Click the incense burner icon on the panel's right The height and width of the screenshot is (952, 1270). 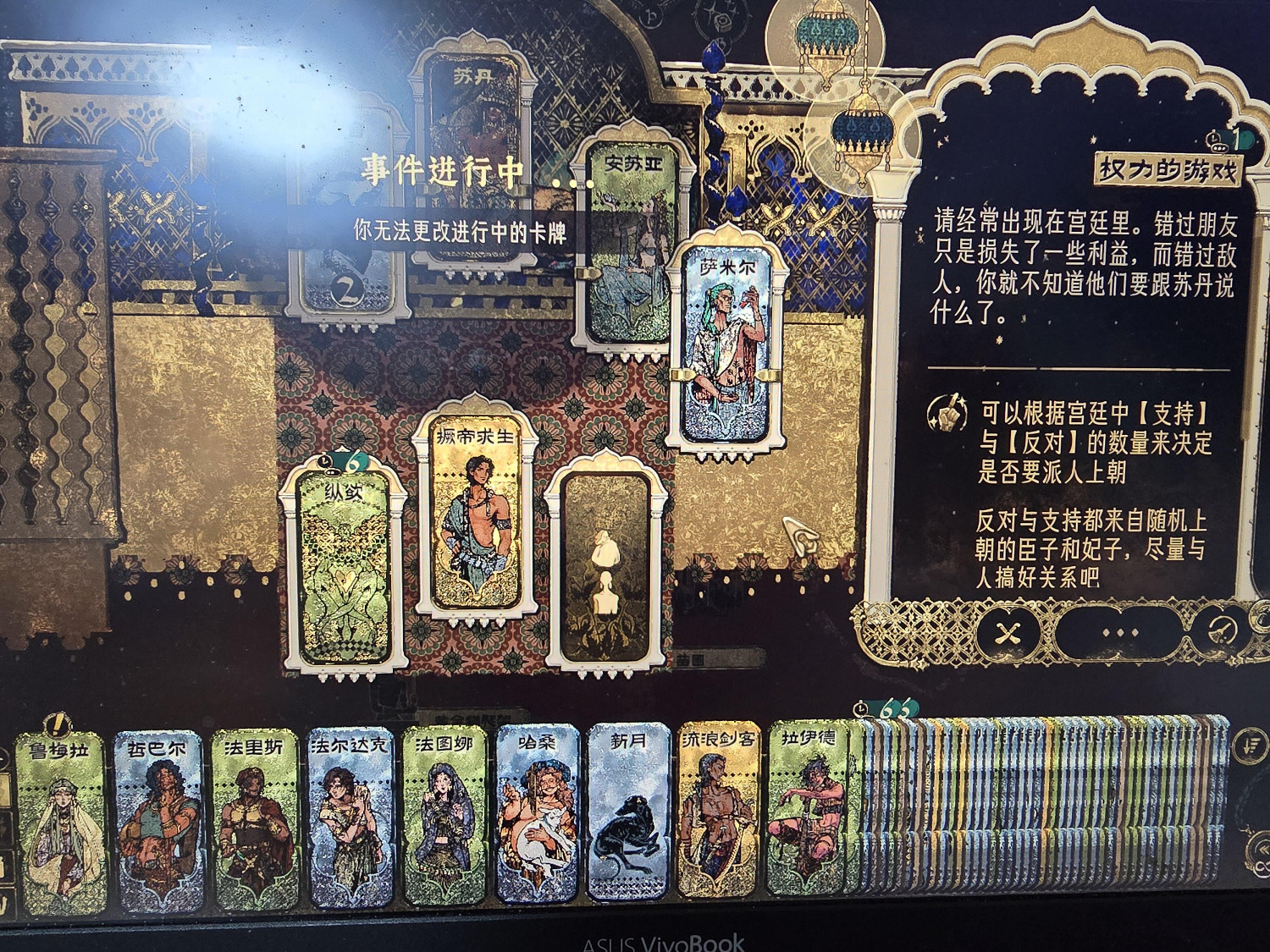coord(1220,630)
